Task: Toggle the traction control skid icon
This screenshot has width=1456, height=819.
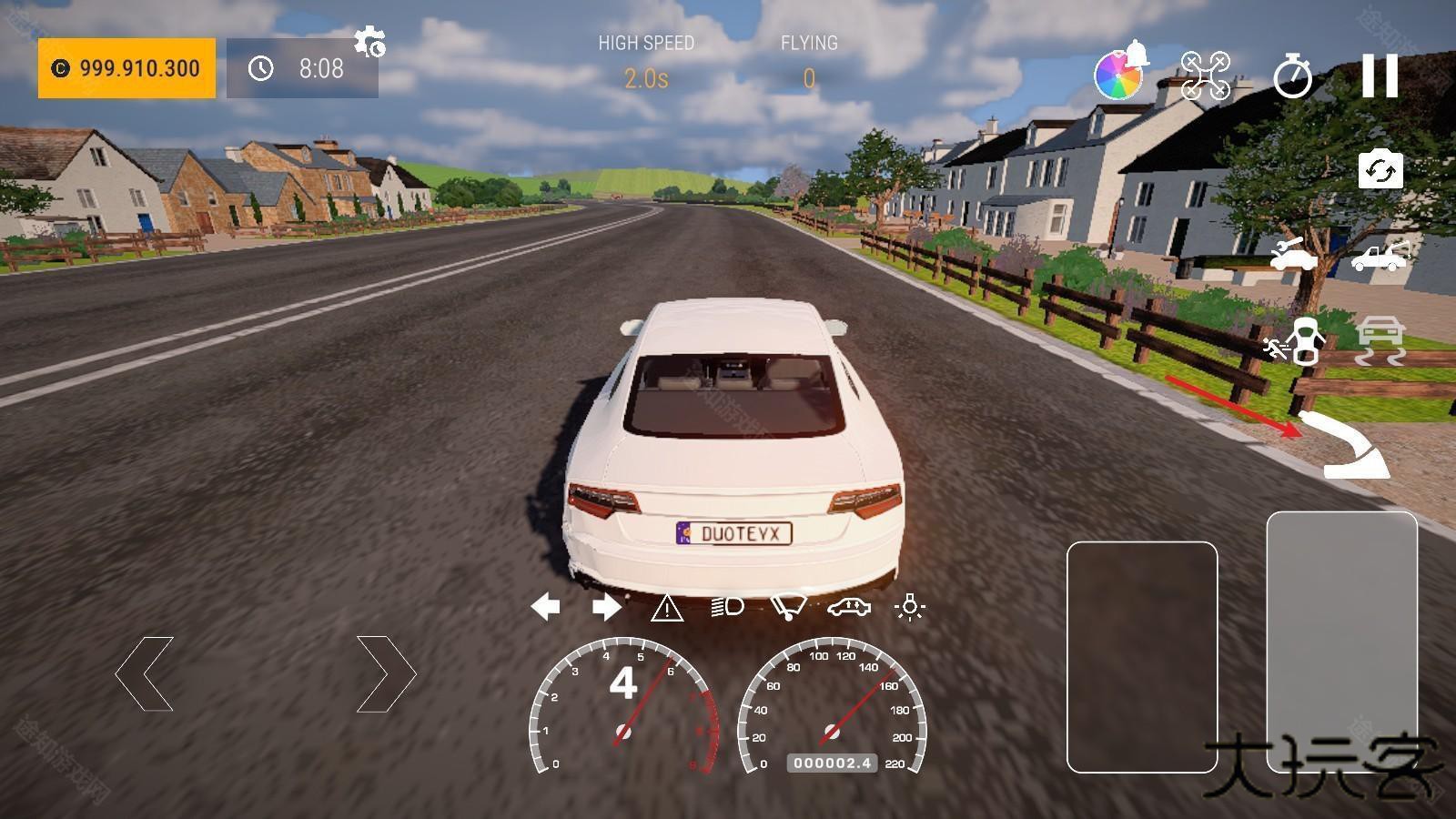Action: 1380,340
